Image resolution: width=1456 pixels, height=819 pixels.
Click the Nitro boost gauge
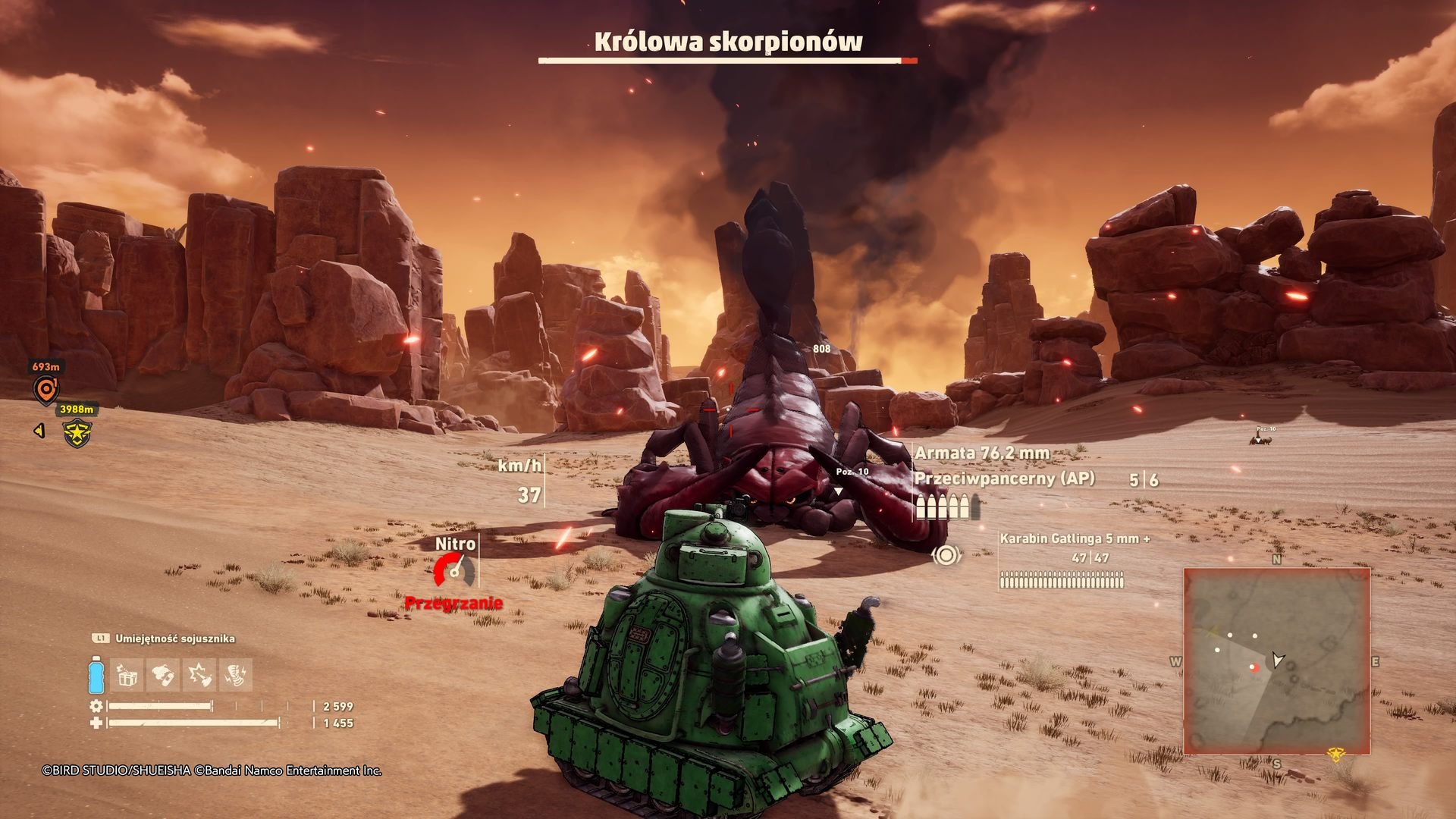pyautogui.click(x=455, y=570)
